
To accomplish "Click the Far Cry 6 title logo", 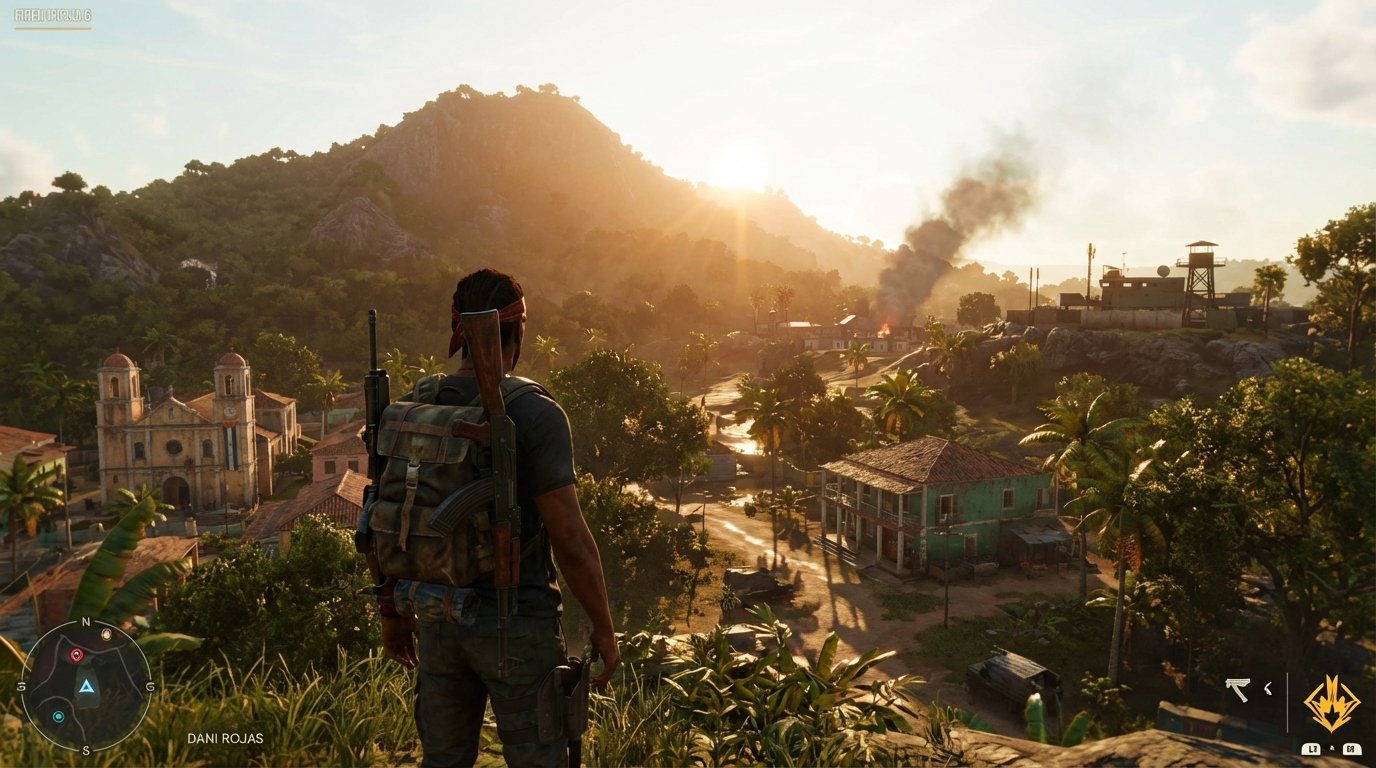I will 52,15.
